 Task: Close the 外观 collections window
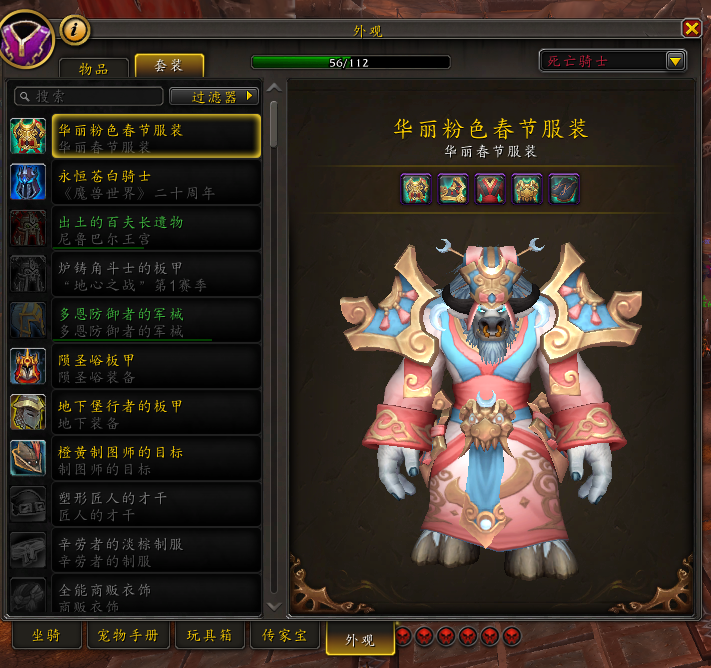click(x=691, y=28)
